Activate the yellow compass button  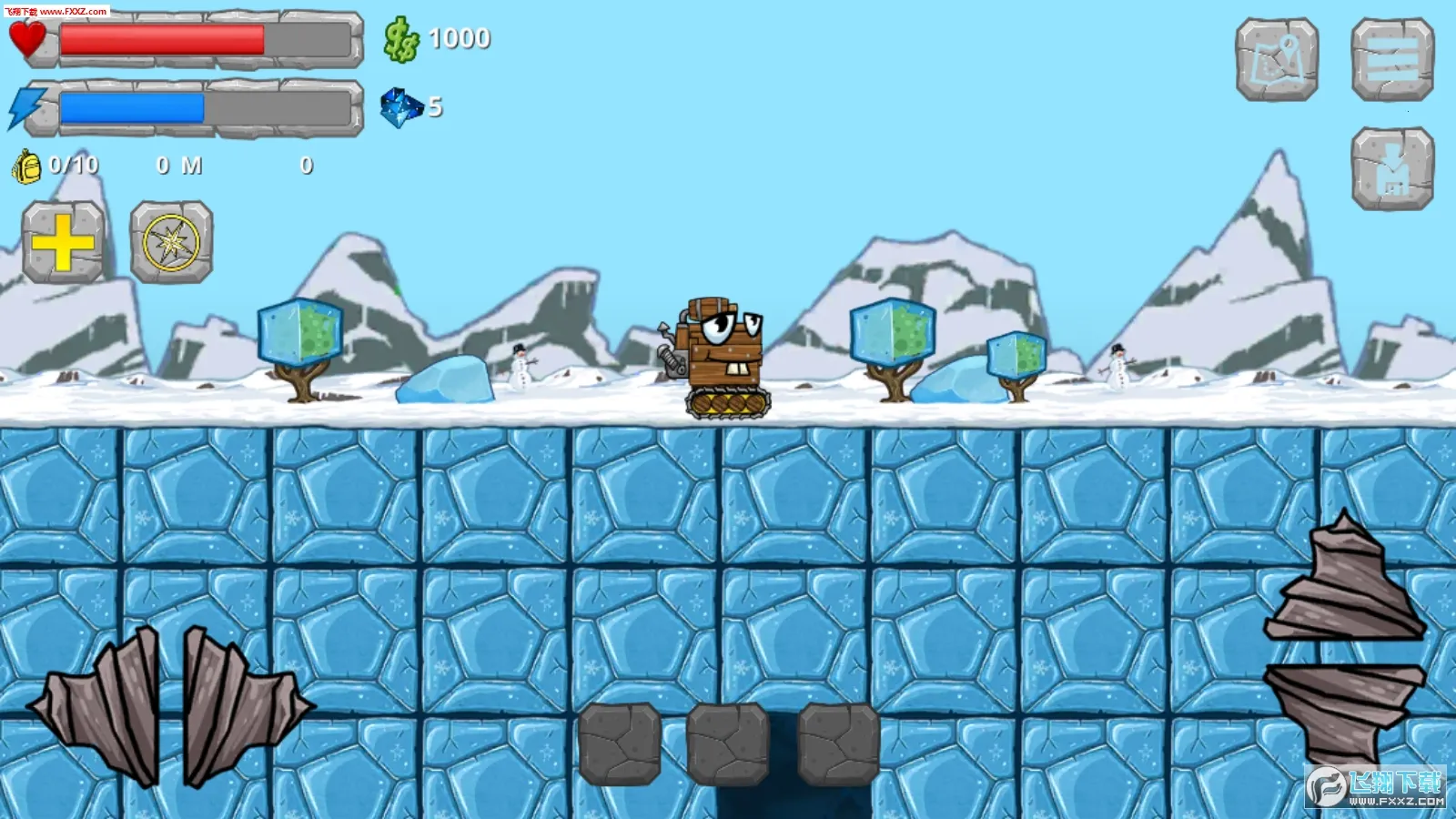coord(171,242)
